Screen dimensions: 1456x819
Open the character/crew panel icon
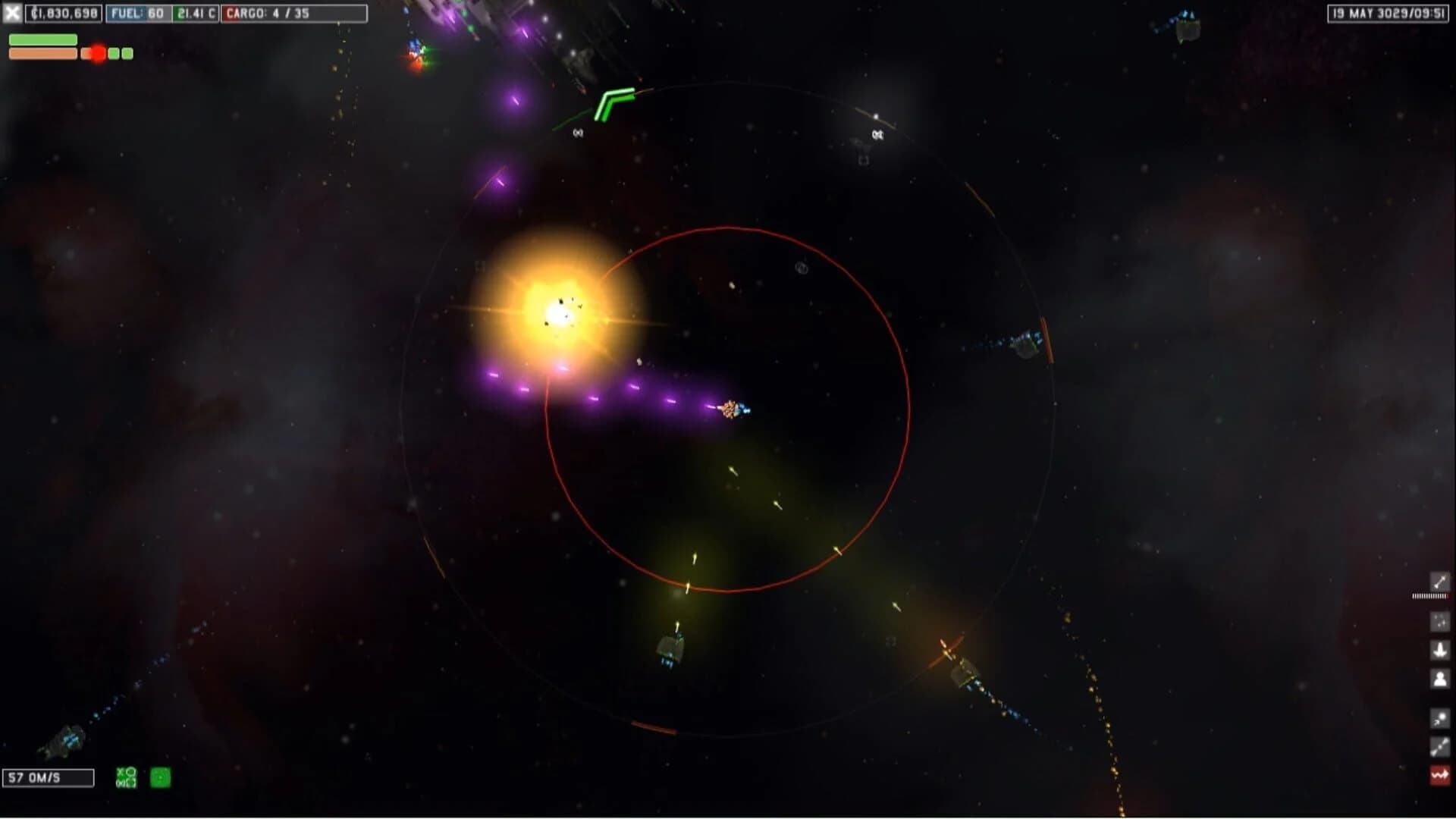(1439, 678)
